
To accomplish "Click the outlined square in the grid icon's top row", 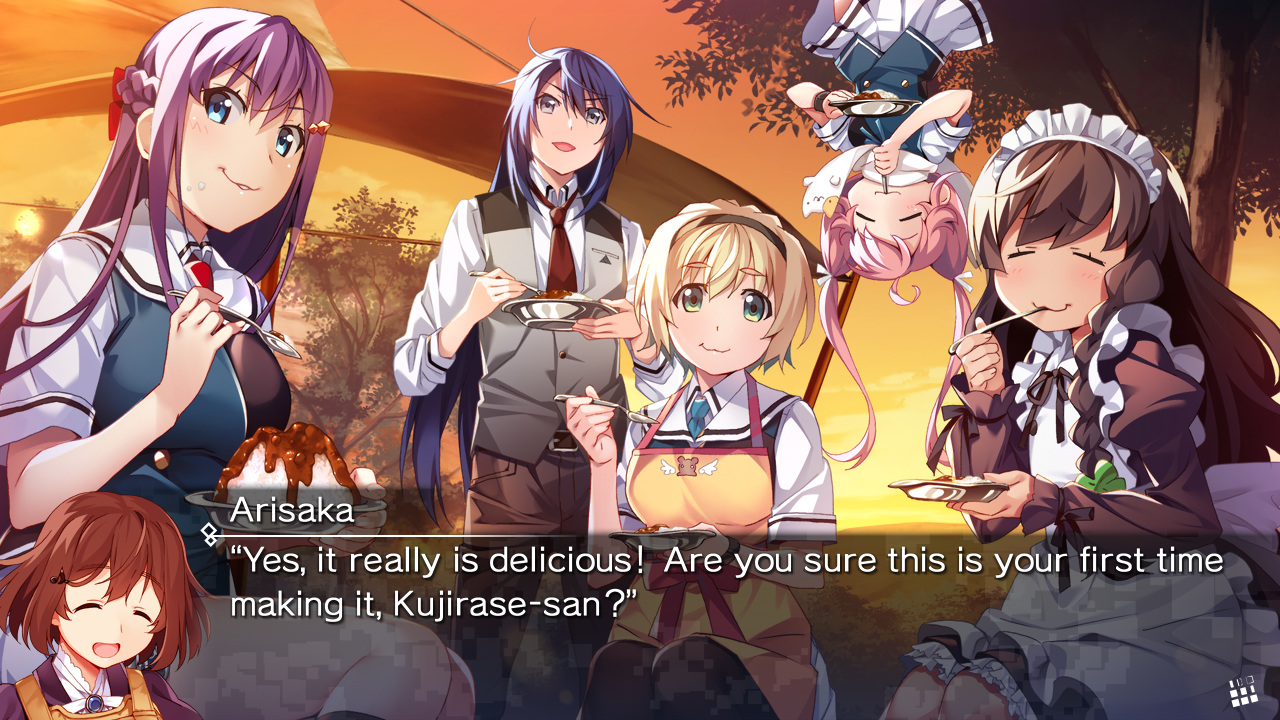I will 1250,680.
